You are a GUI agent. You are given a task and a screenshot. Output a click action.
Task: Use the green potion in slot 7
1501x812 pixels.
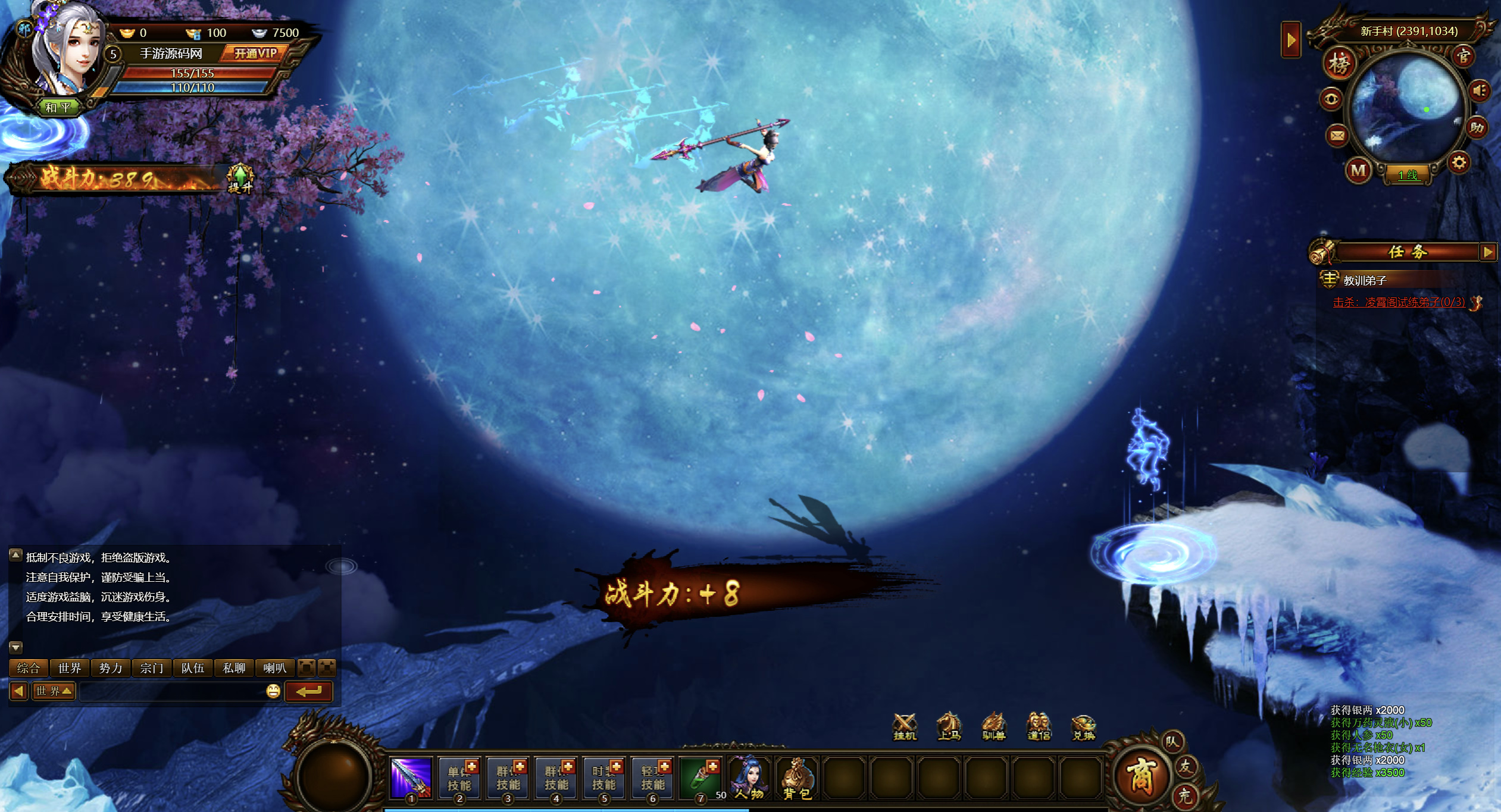[701, 777]
